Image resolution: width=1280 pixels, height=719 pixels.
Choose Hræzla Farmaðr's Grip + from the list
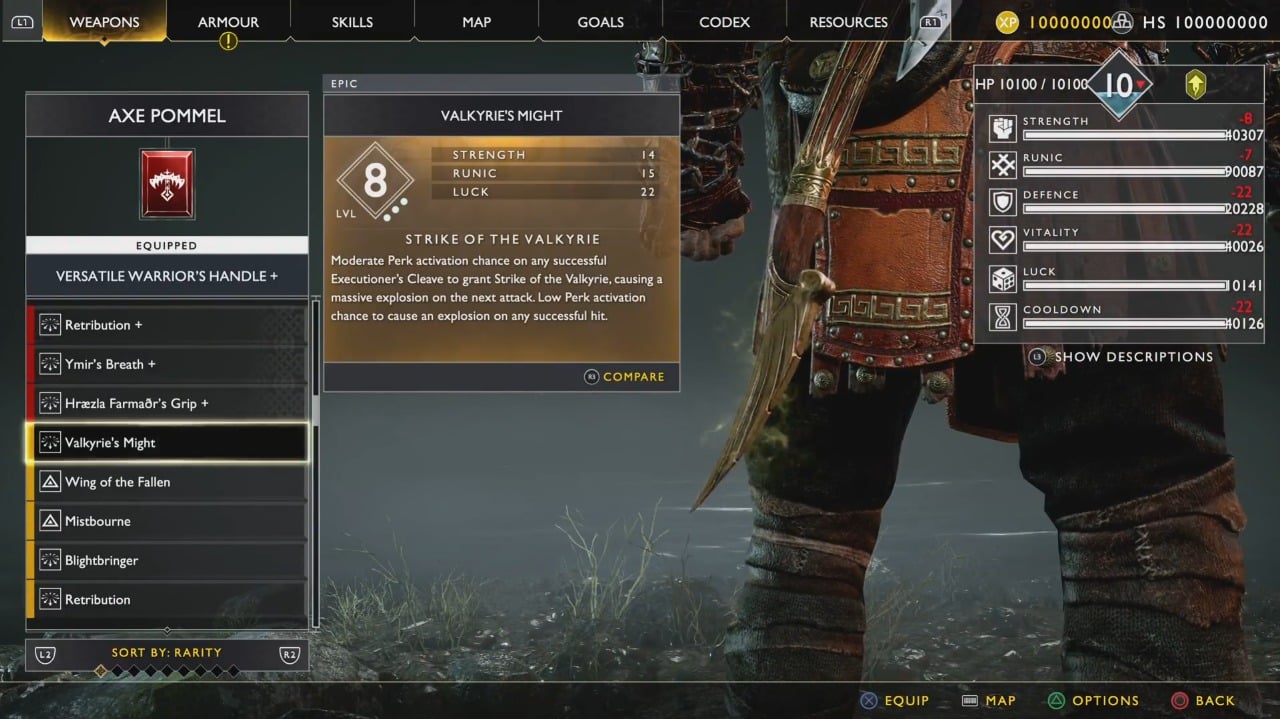[167, 403]
